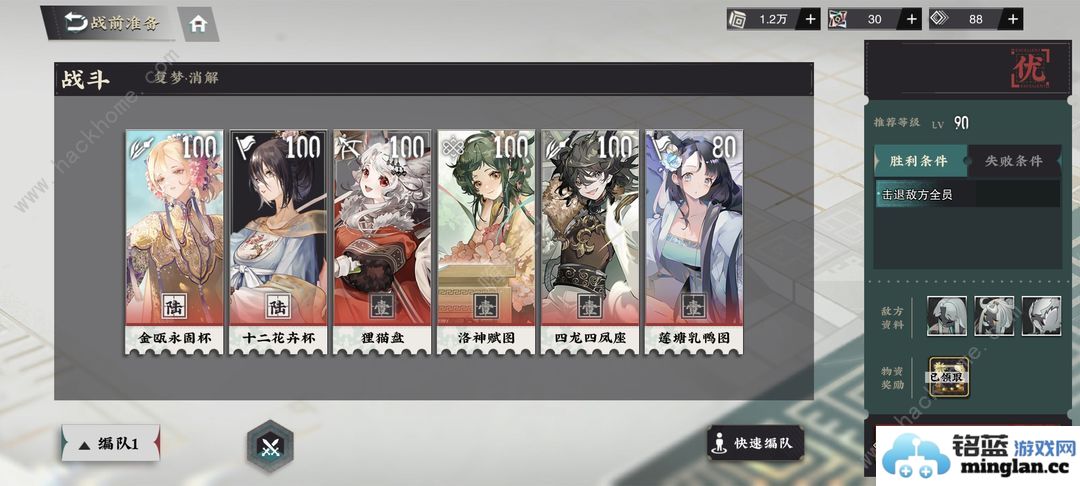Select the 莲塘乳鸭图 character card
The width and height of the screenshot is (1080, 486).
[695, 242]
